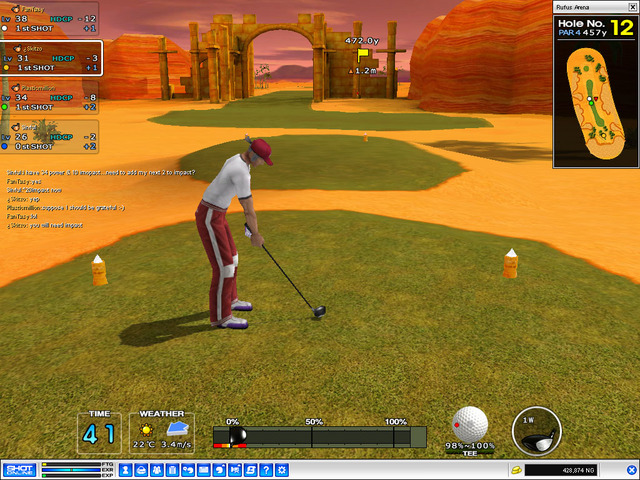
Task: Open the Shot Online main menu button
Action: coord(19,469)
